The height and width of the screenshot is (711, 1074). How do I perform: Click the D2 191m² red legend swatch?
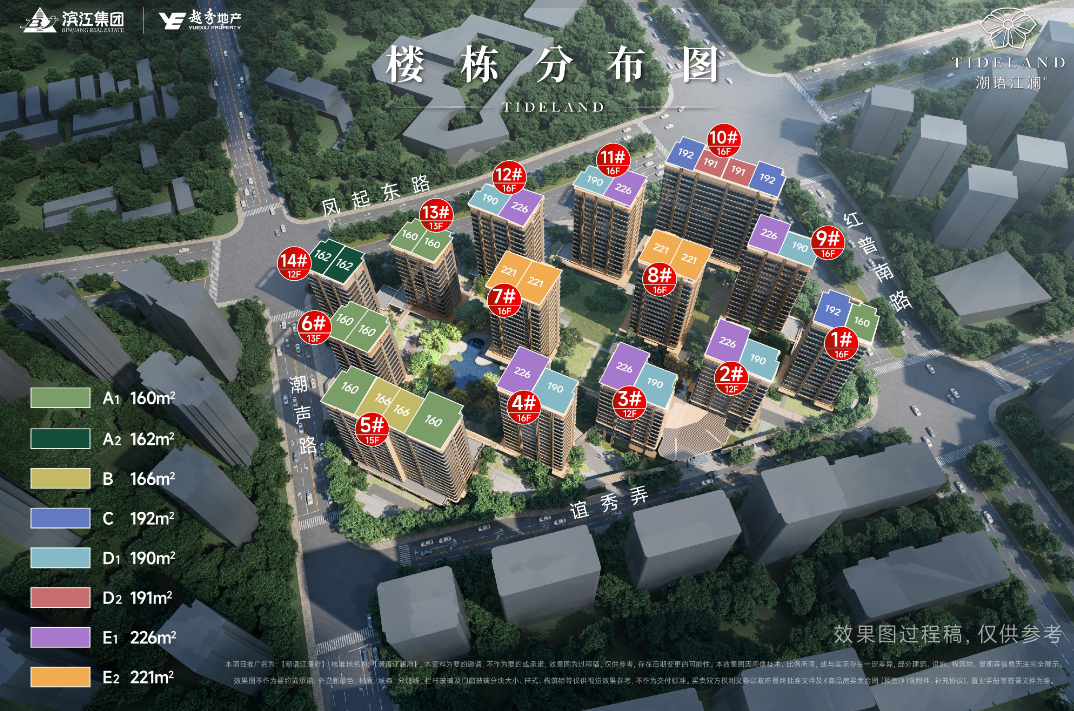pyautogui.click(x=60, y=596)
